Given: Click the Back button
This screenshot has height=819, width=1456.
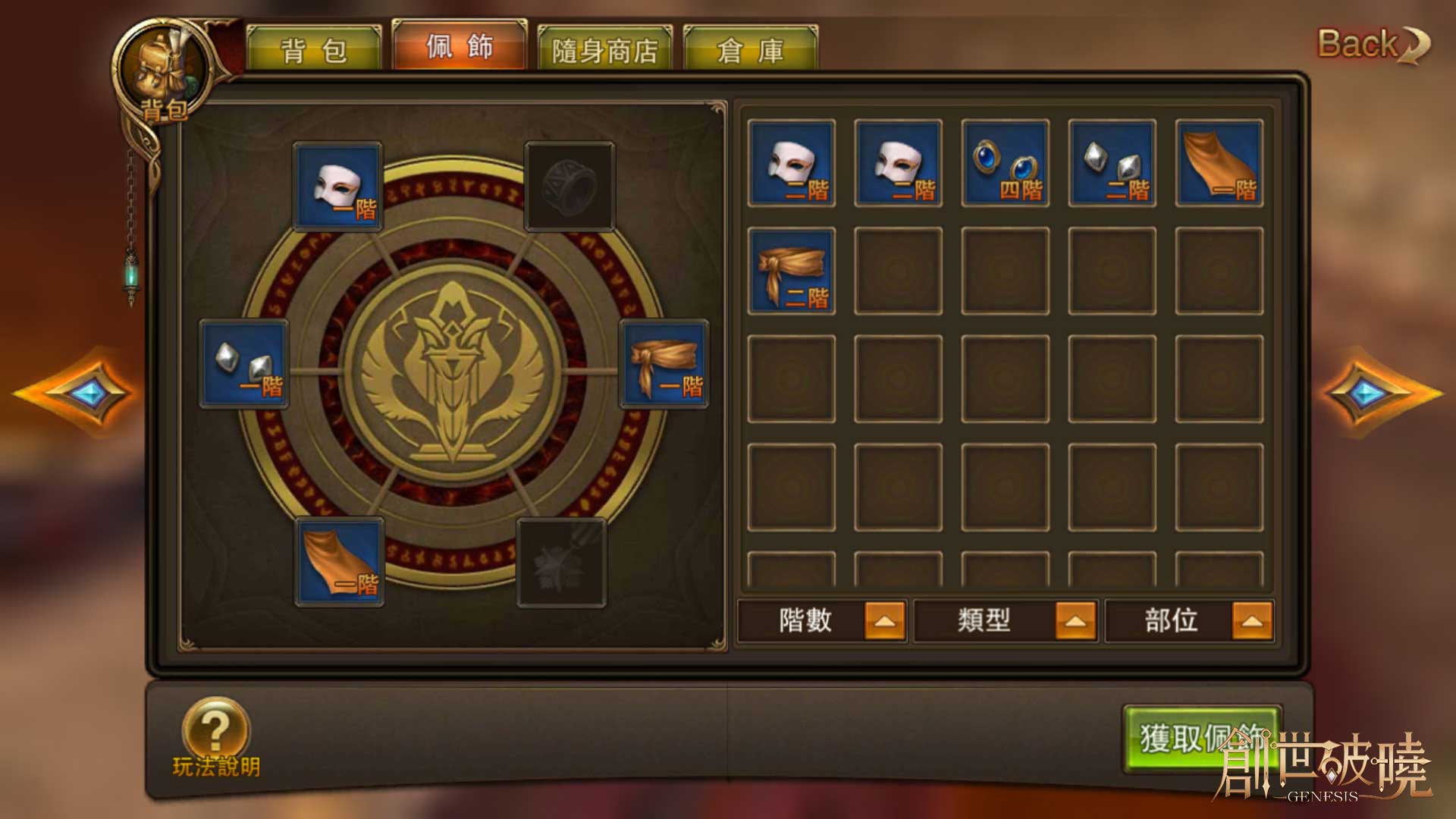Looking at the screenshot, I should click(x=1371, y=45).
